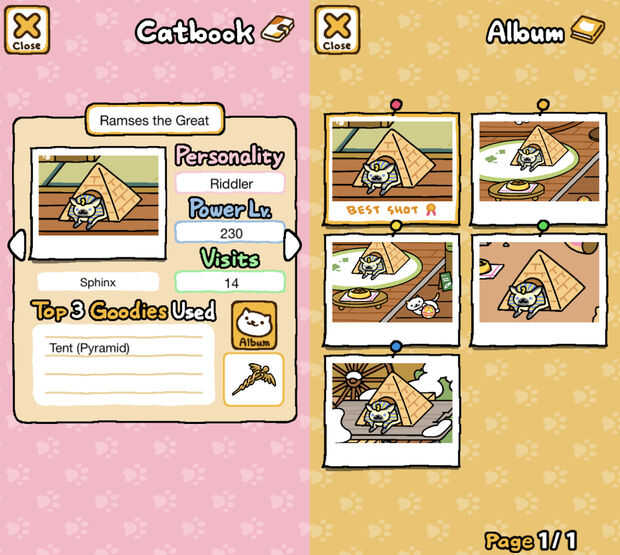Open the photo with the blue pin

(x=392, y=410)
